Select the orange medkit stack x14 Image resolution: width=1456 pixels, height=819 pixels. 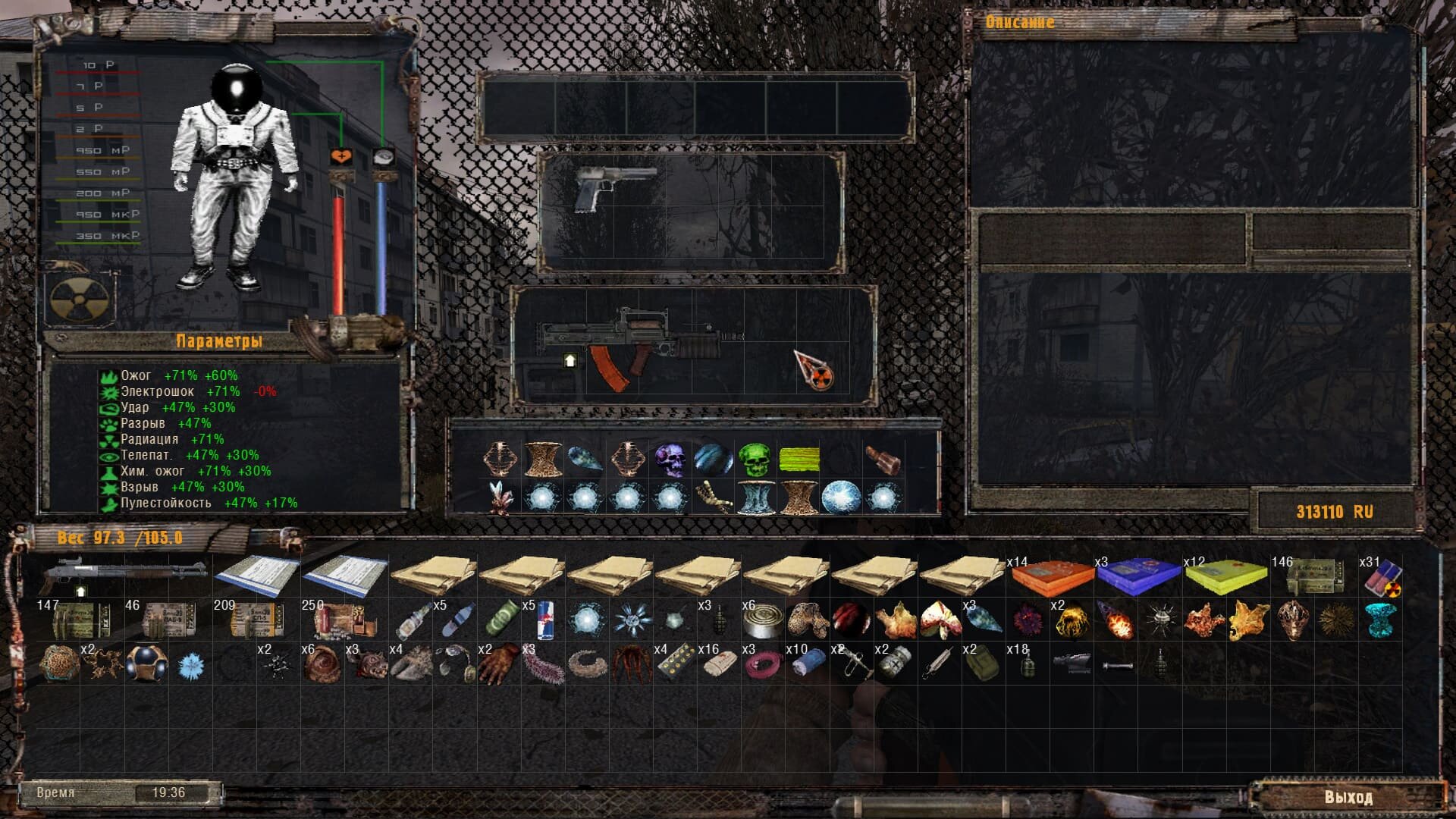1052,578
